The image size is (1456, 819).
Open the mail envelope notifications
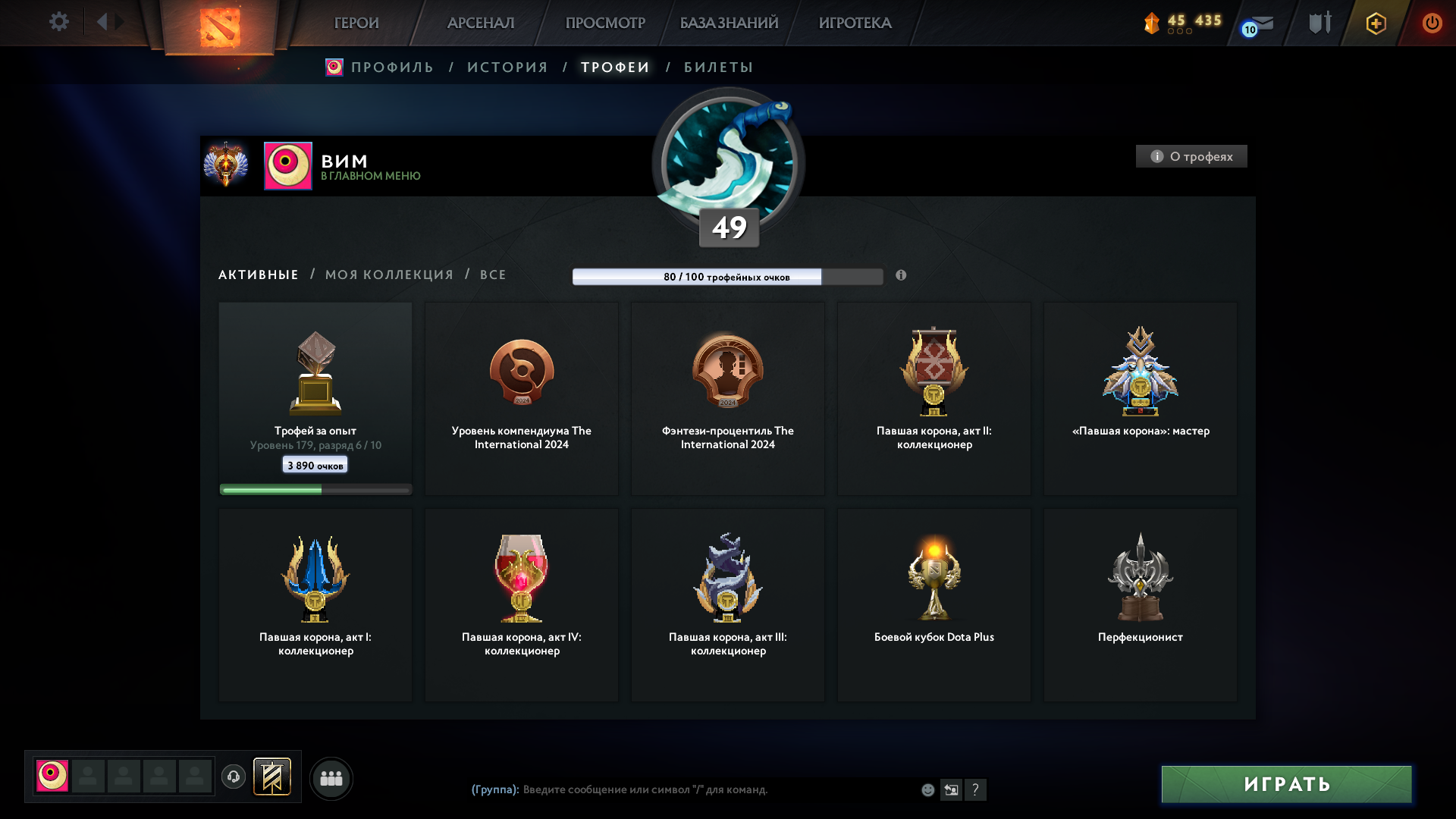tap(1261, 24)
